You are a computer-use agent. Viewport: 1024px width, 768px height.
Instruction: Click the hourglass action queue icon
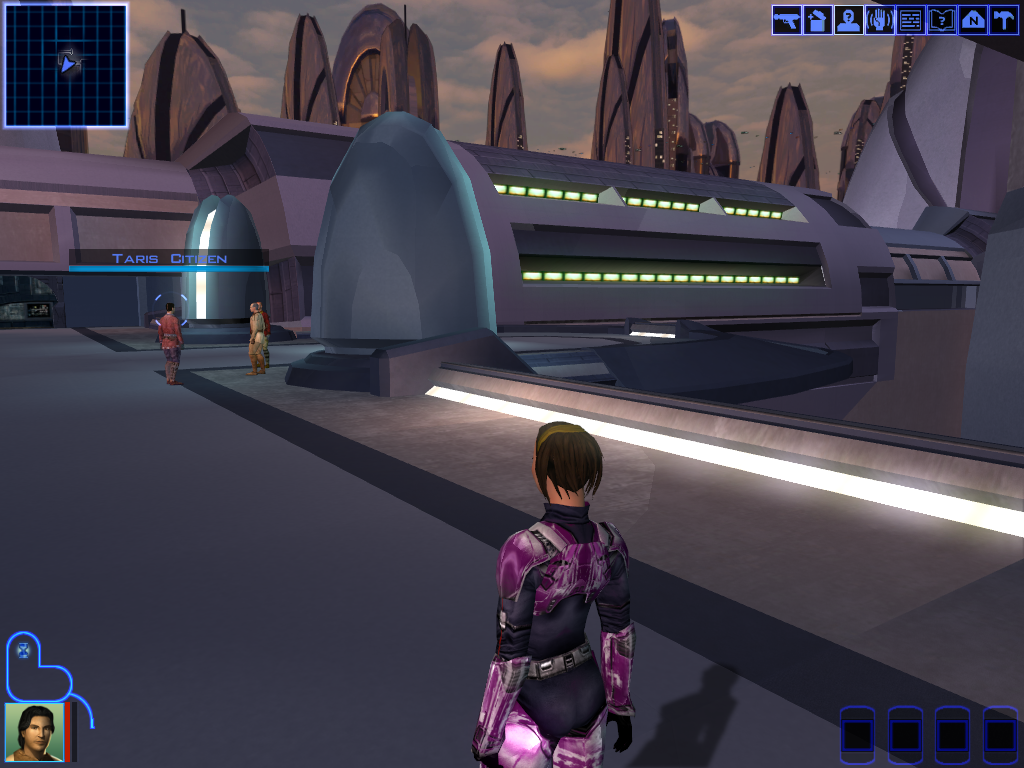pos(23,651)
